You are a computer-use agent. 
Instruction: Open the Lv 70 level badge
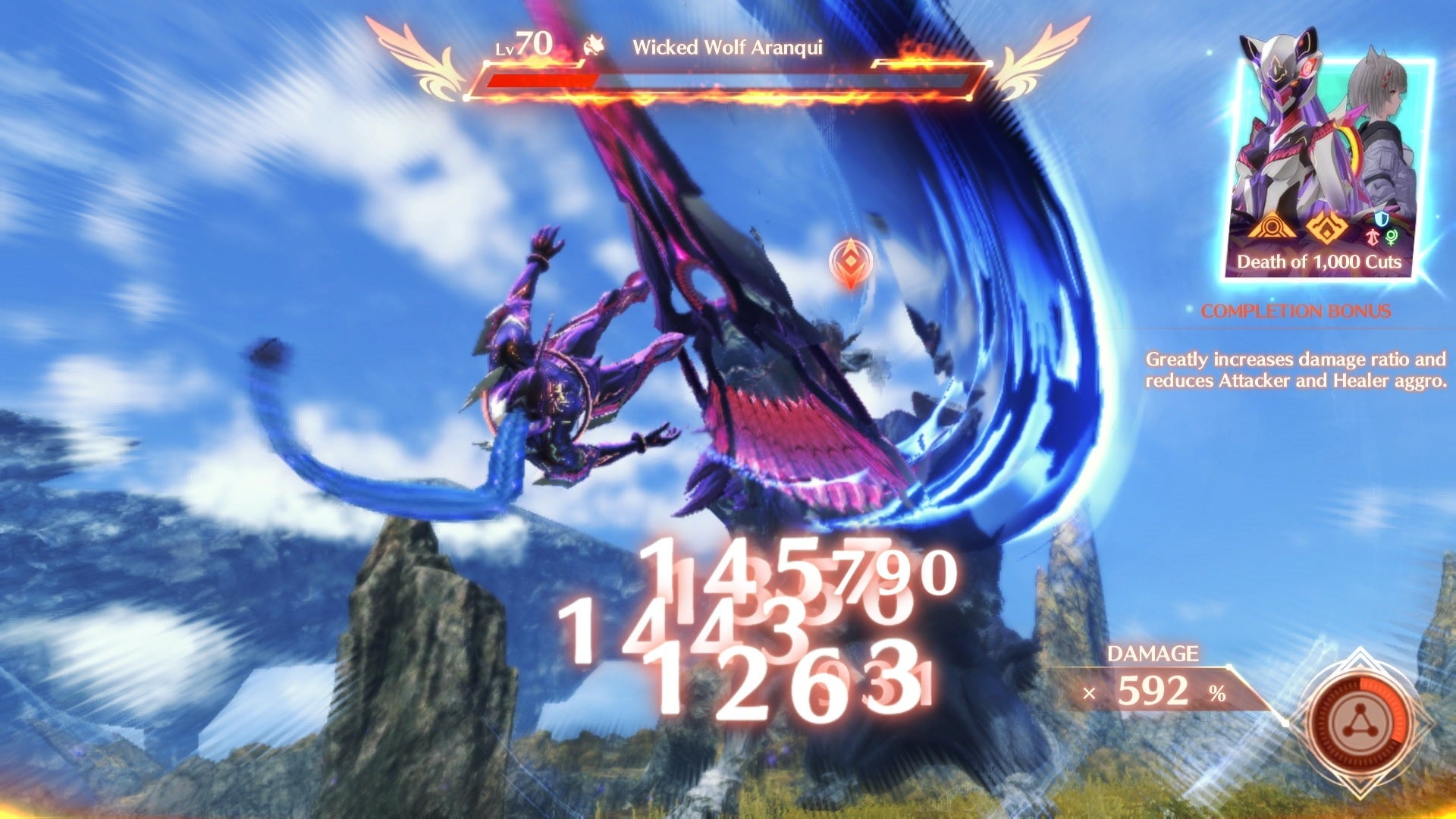pyautogui.click(x=525, y=43)
